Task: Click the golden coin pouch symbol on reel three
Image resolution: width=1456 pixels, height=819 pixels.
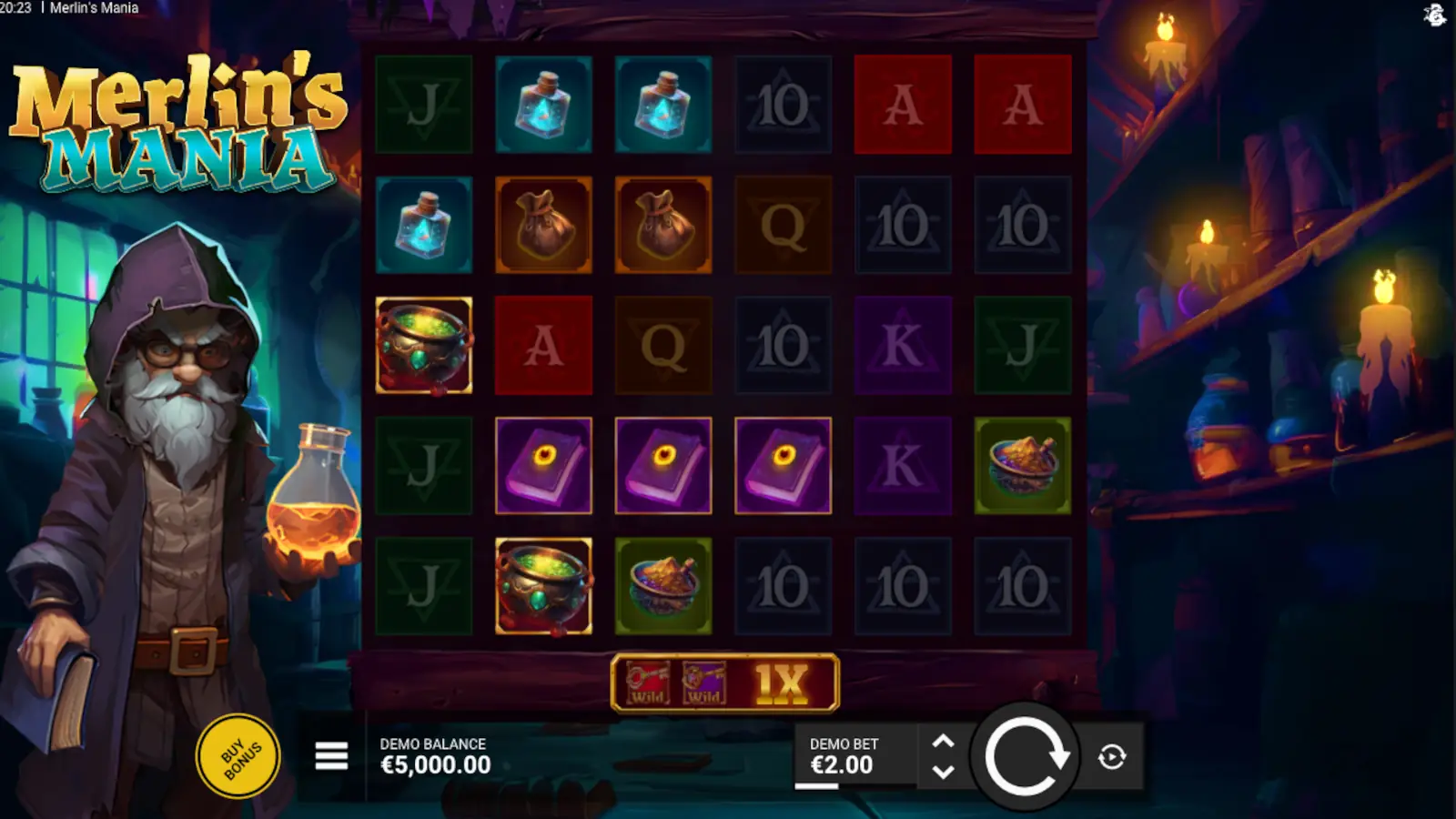Action: point(663,225)
